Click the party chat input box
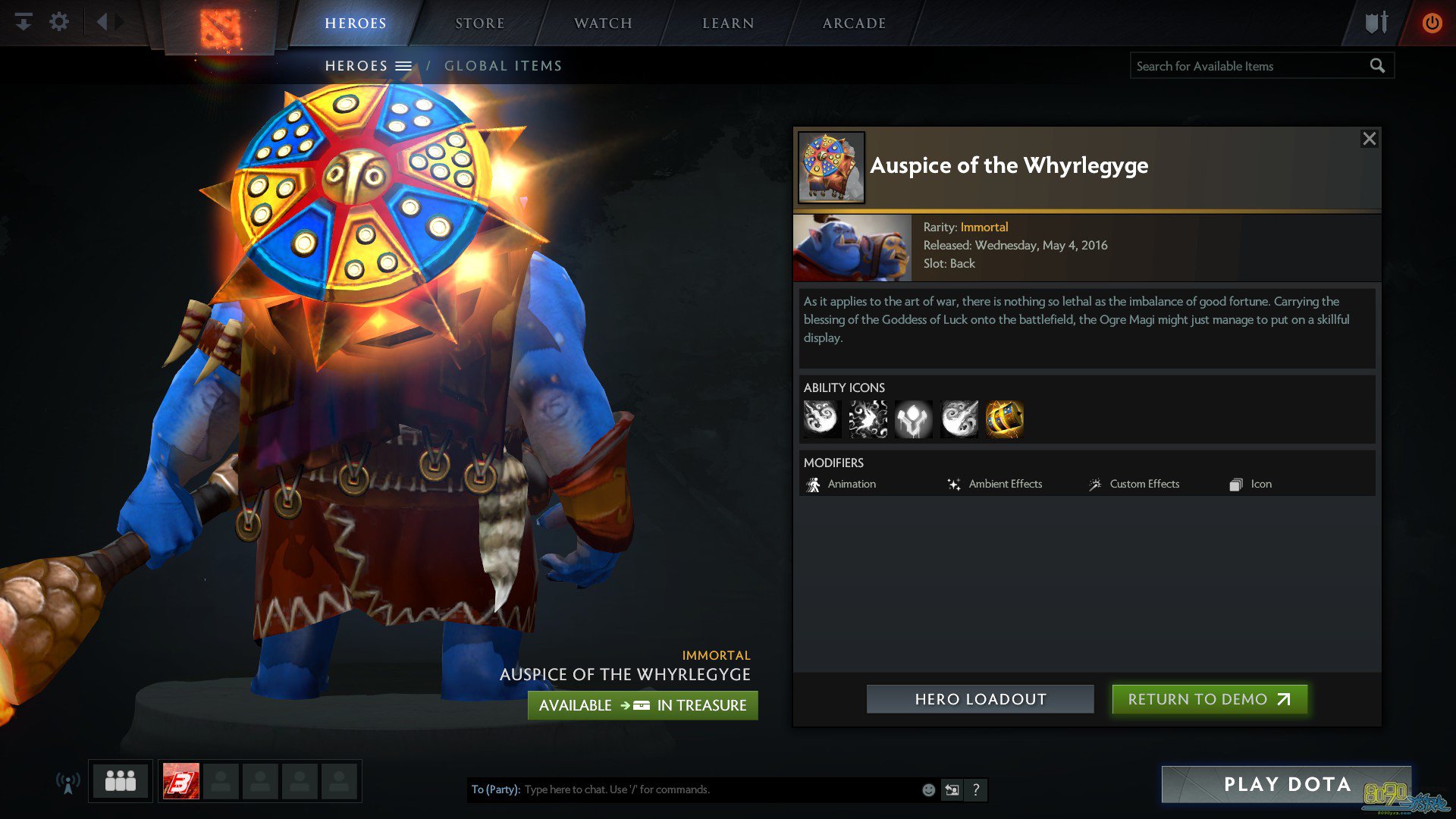Viewport: 1456px width, 819px height. (x=720, y=789)
